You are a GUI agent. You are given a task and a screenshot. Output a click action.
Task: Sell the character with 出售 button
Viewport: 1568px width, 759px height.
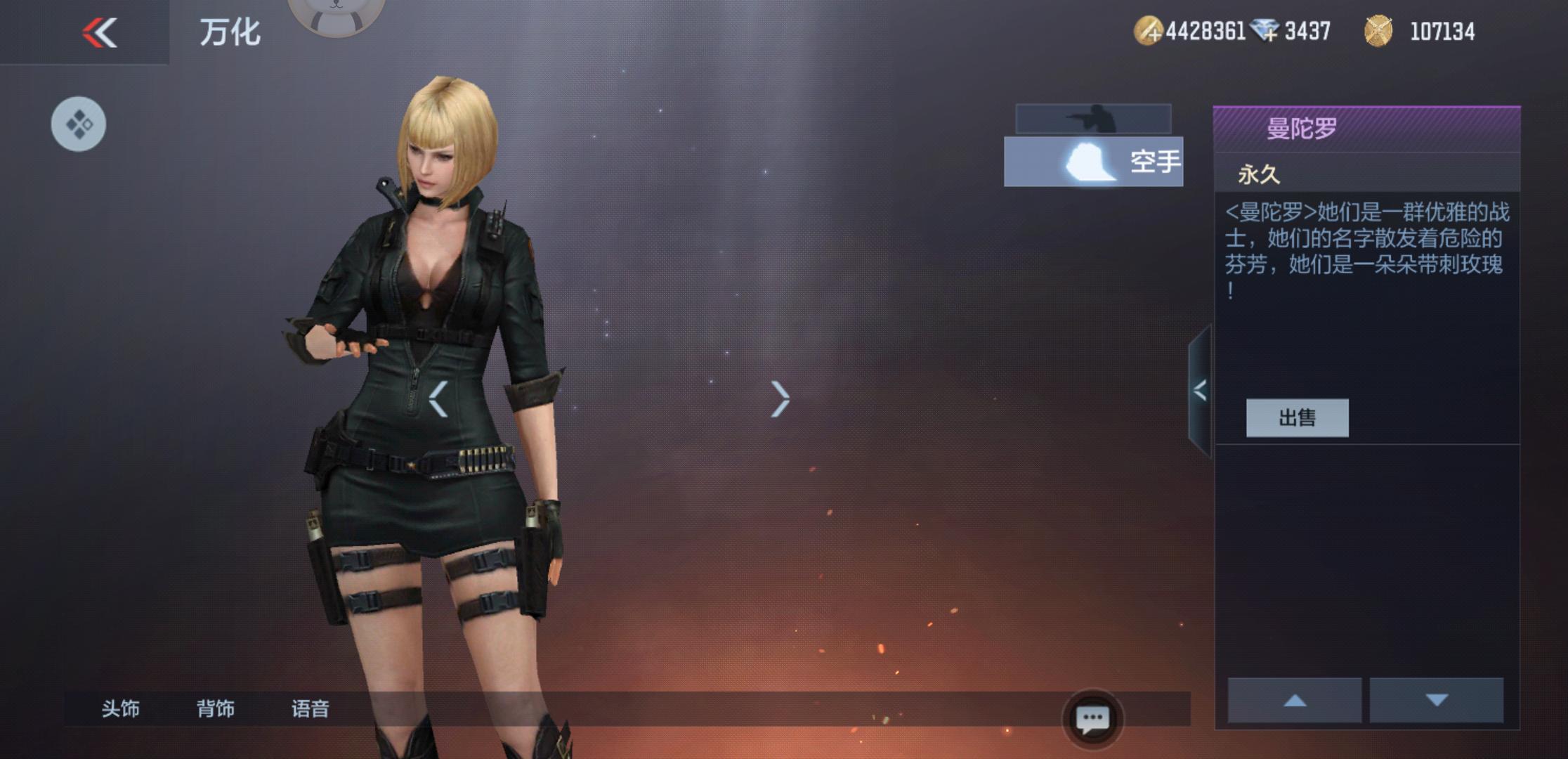coord(1297,418)
